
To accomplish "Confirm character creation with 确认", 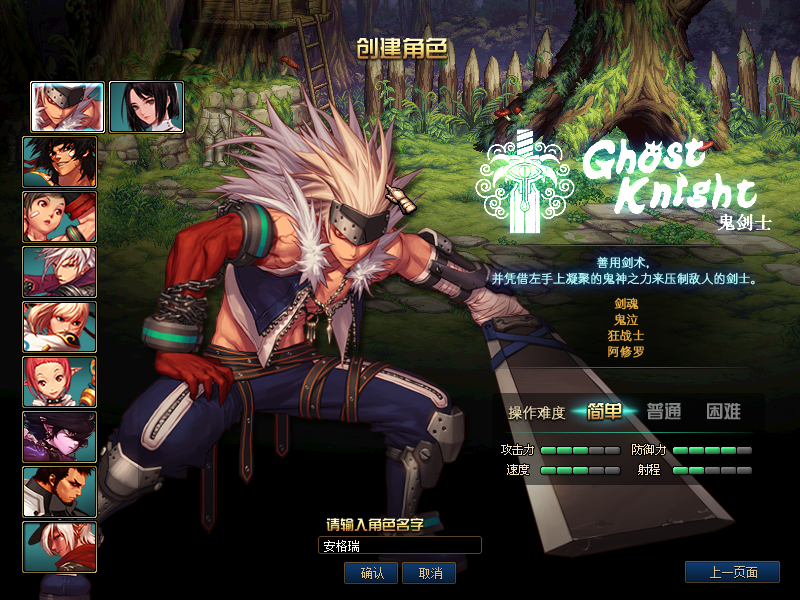I will click(372, 573).
